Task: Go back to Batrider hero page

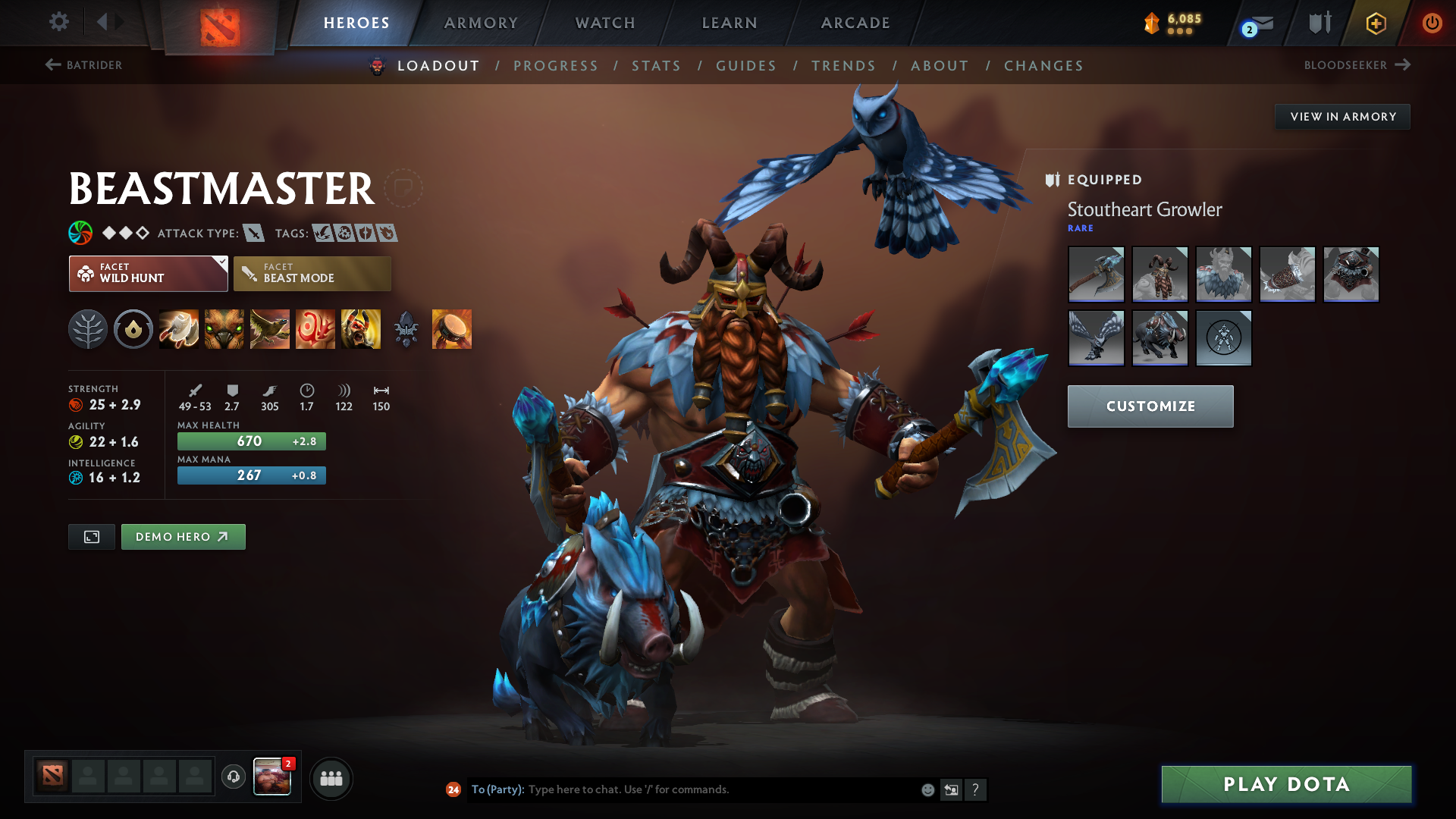Action: [83, 65]
